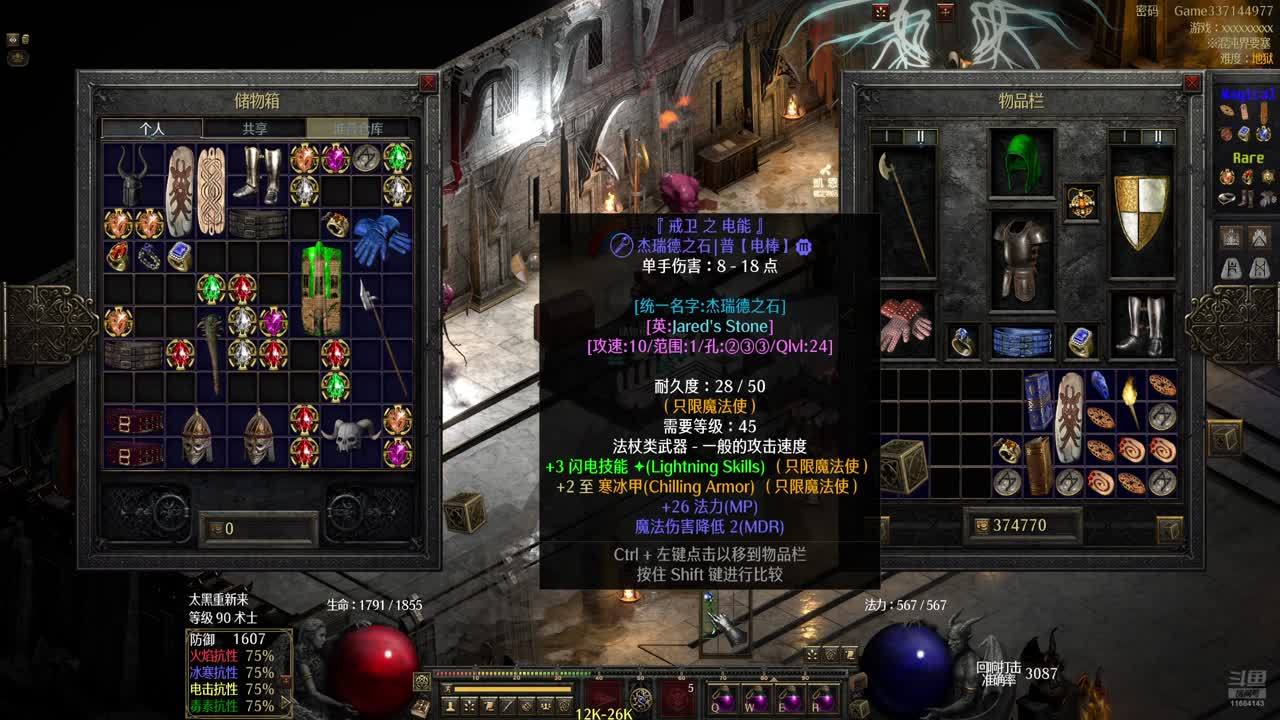Select the 个人 personal stash tab
The width and height of the screenshot is (1280, 720).
pyautogui.click(x=152, y=128)
